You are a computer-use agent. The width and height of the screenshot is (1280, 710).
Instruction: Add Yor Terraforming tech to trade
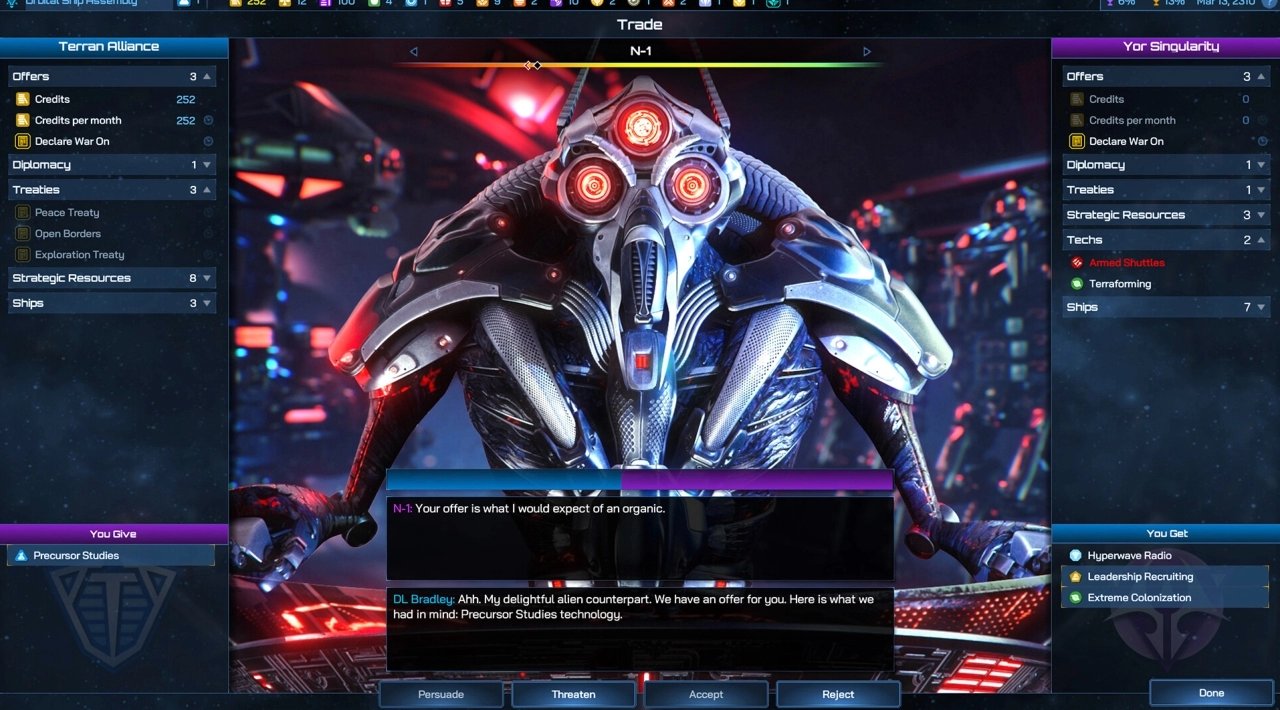1120,284
